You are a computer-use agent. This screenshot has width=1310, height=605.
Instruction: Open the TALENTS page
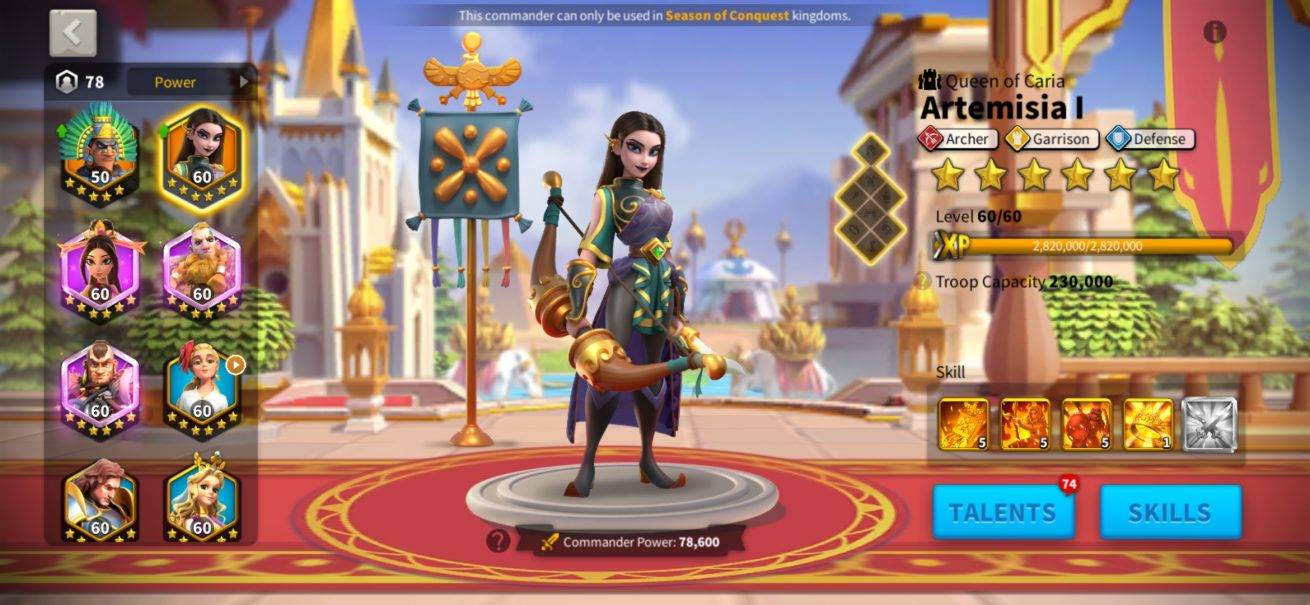coord(1002,513)
